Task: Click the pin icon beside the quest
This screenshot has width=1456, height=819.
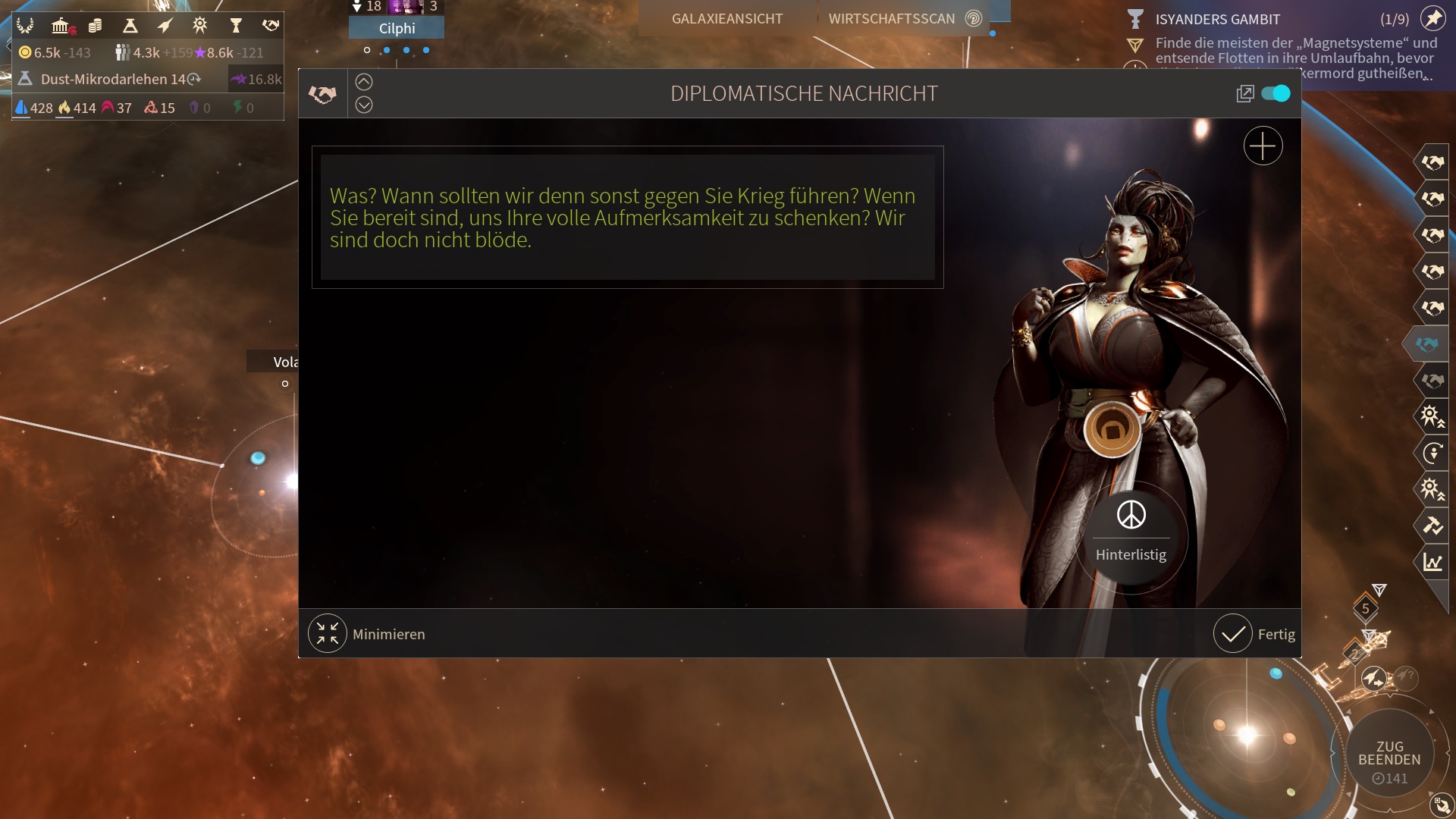Action: (1432, 18)
